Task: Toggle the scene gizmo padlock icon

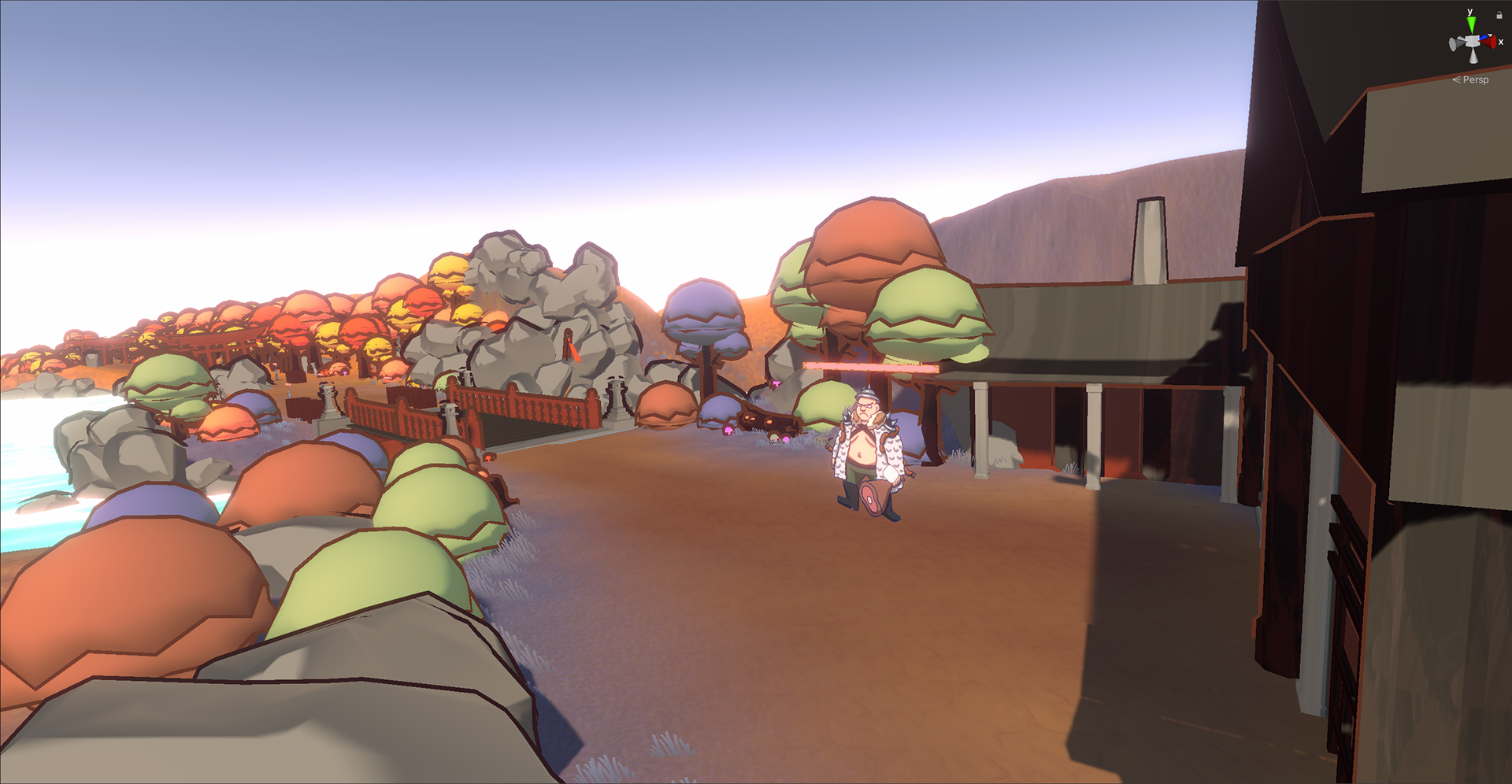Action: (x=1499, y=15)
